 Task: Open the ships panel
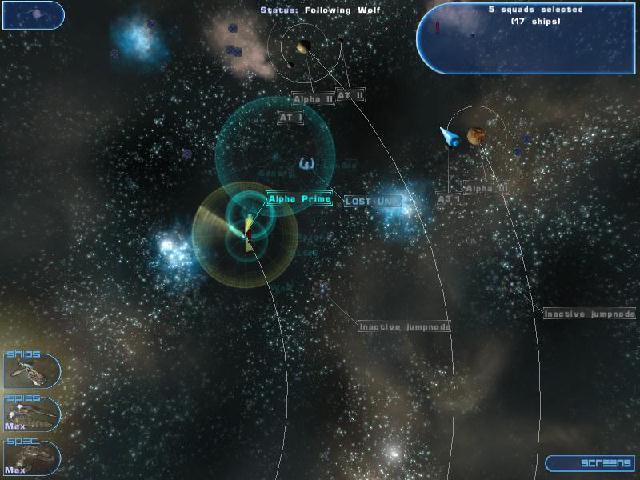pos(31,370)
